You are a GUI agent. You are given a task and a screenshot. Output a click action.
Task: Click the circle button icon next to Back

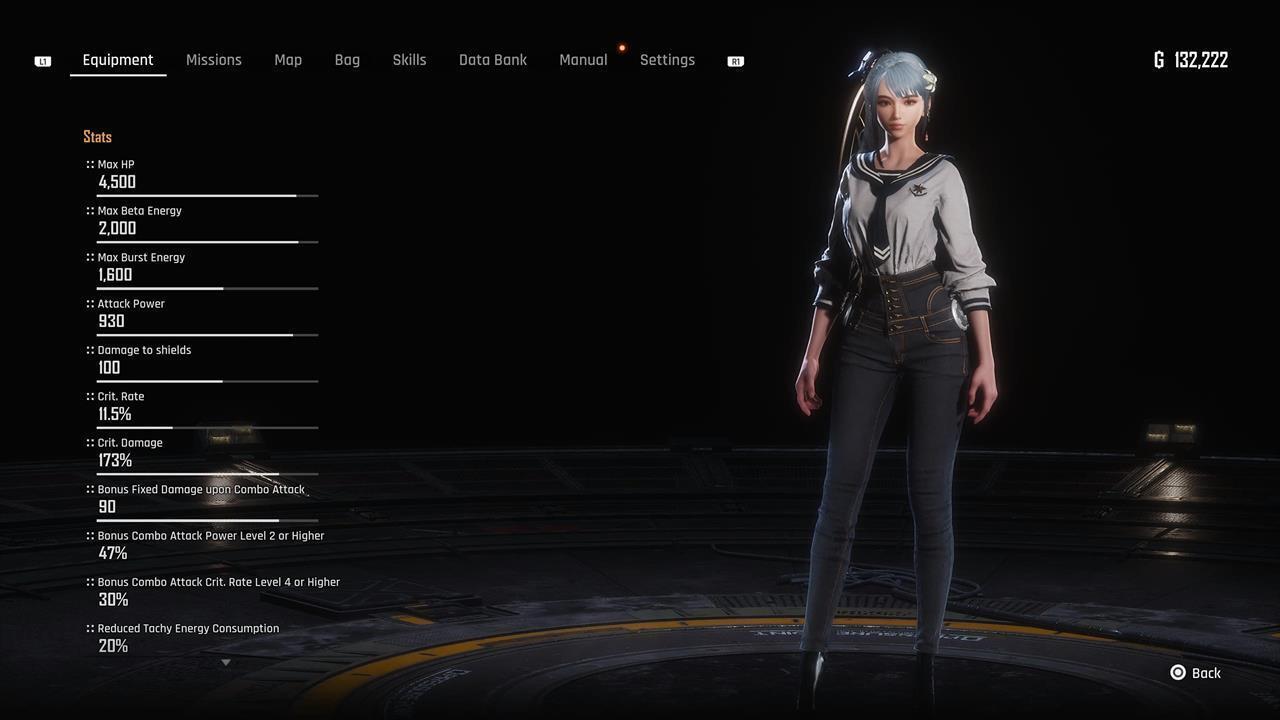pos(1177,673)
